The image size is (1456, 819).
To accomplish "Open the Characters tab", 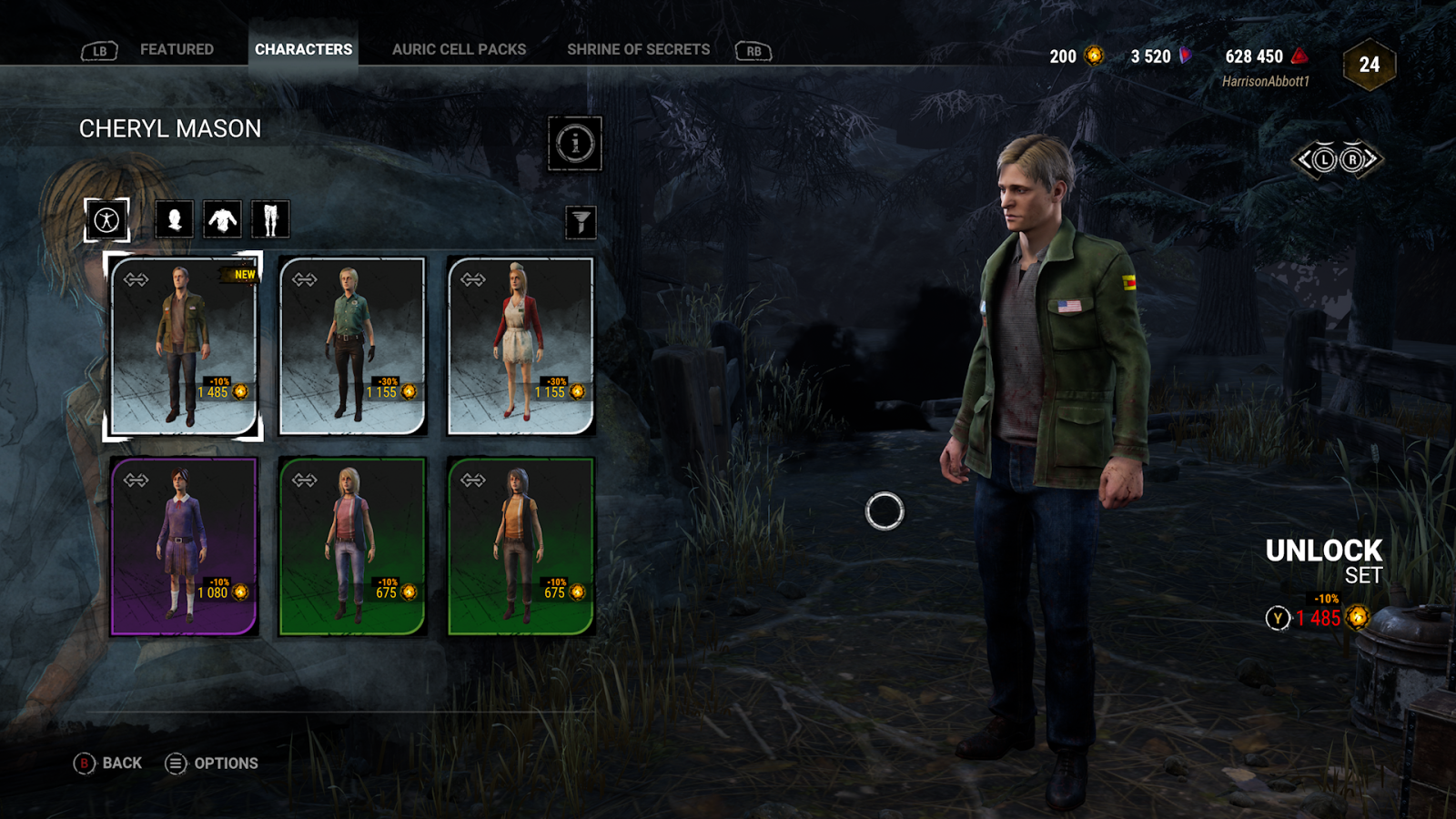I will coord(303,49).
